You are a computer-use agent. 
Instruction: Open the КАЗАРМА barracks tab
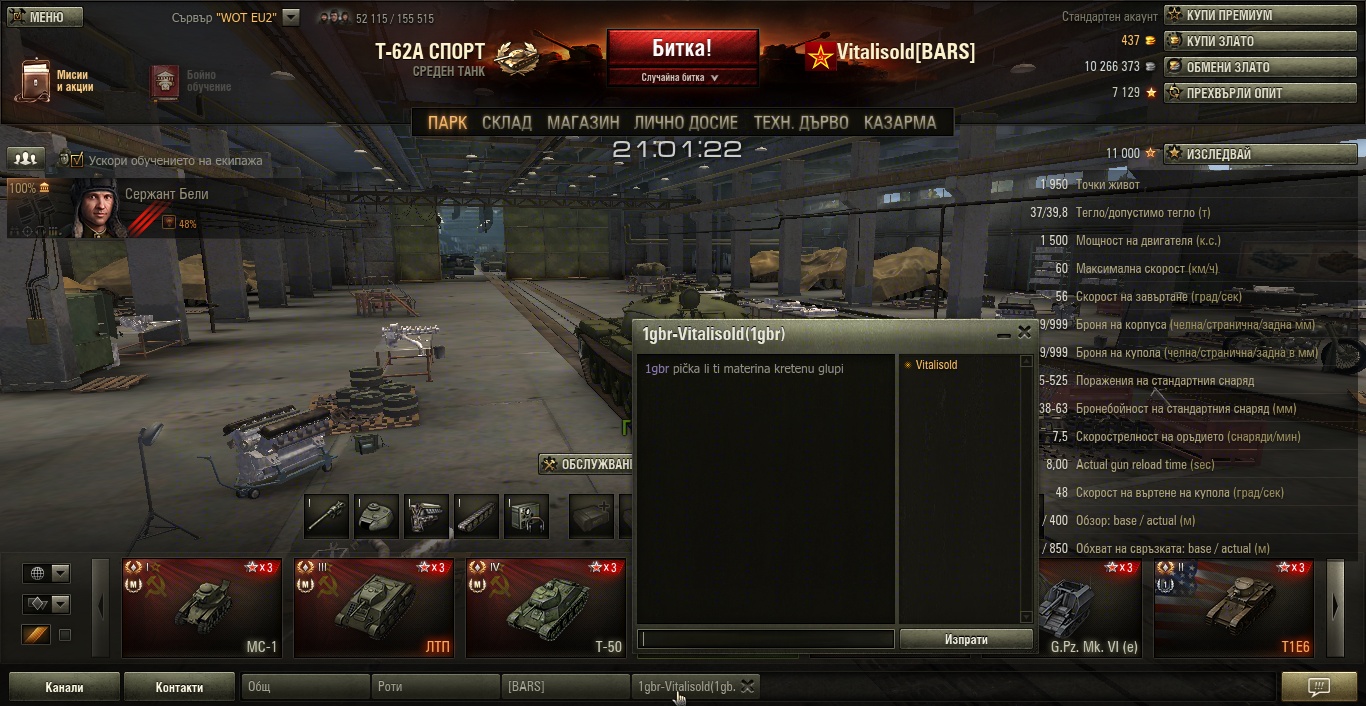(x=900, y=122)
